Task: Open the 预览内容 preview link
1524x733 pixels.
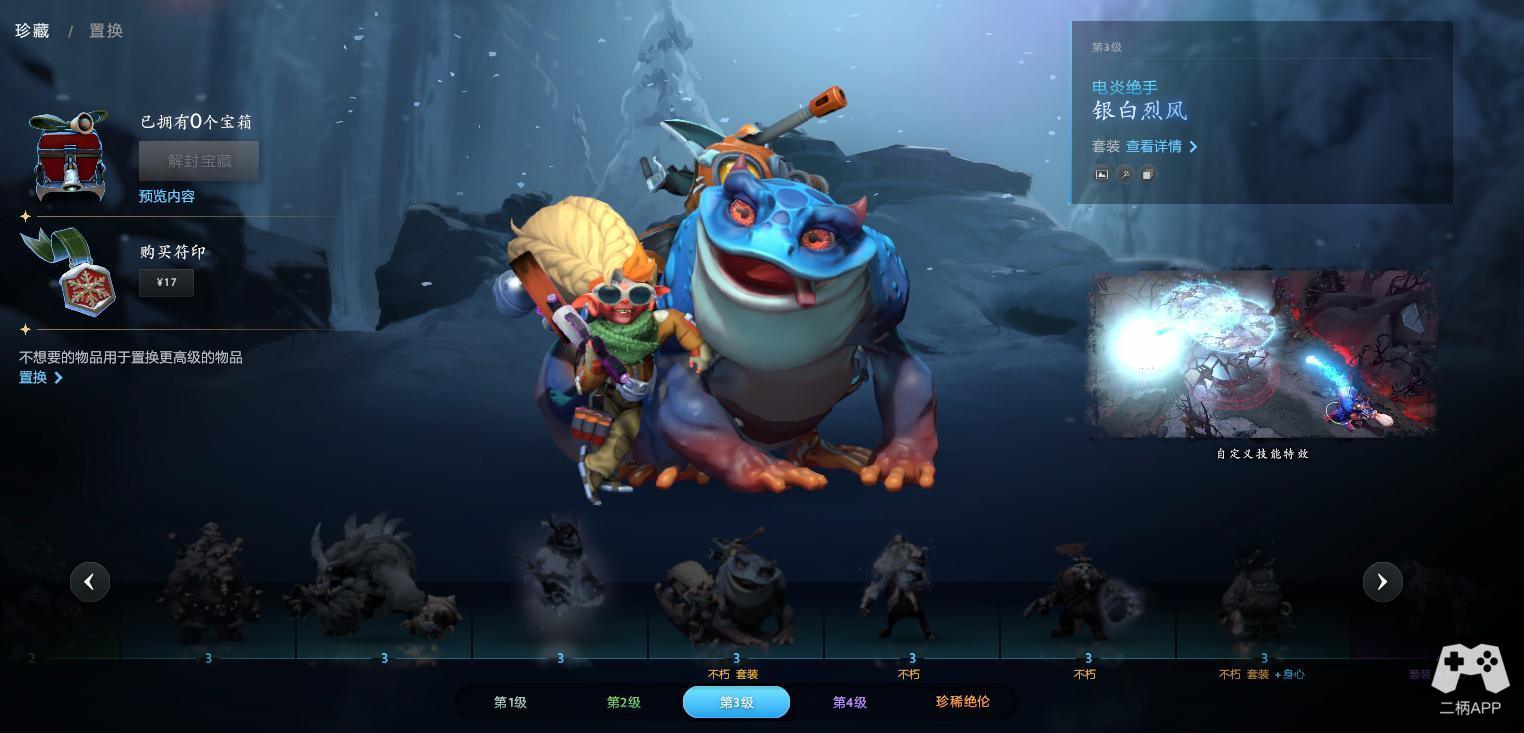Action: tap(167, 197)
